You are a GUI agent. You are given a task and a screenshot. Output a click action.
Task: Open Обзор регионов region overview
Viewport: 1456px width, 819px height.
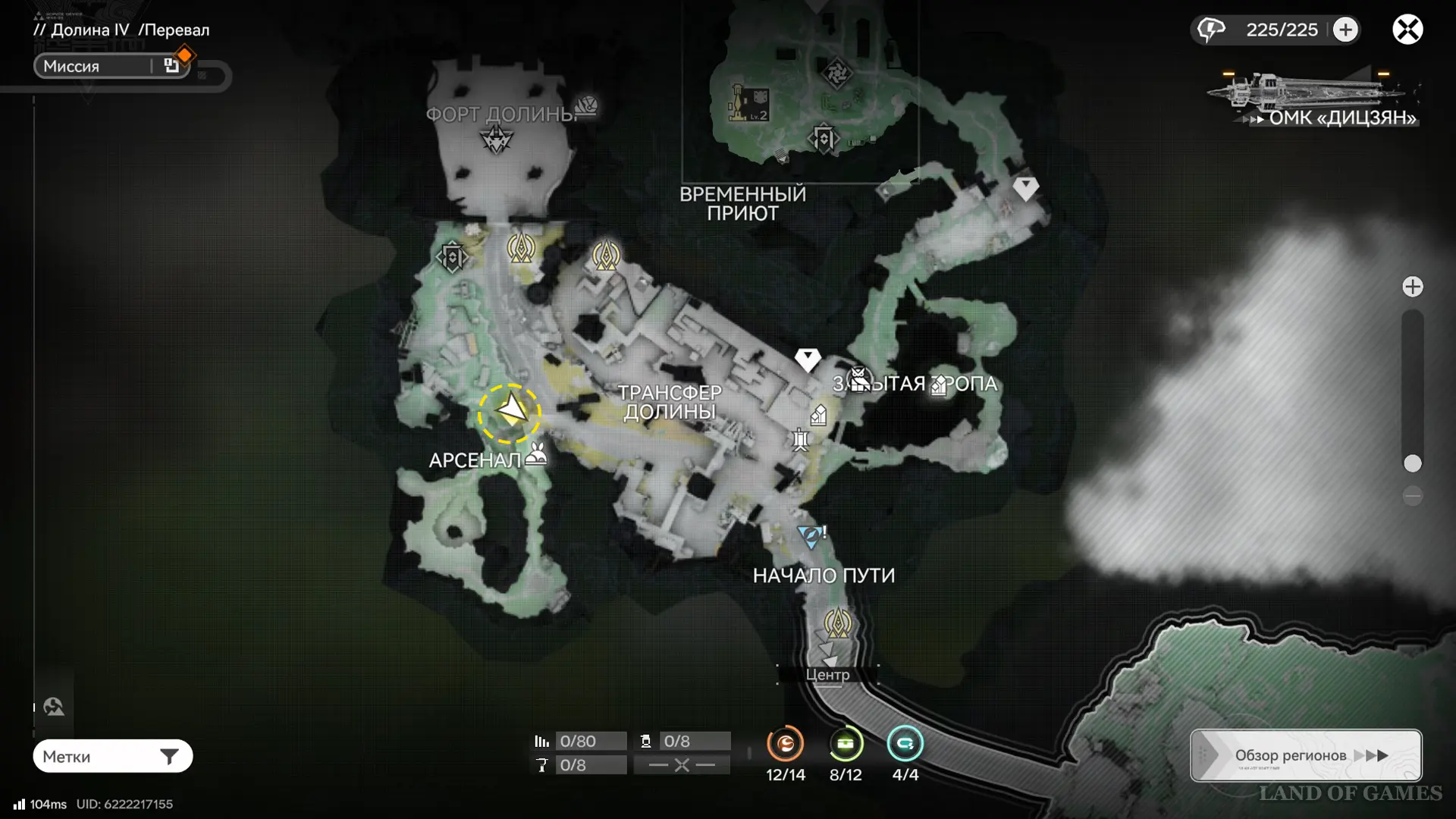[x=1306, y=755]
